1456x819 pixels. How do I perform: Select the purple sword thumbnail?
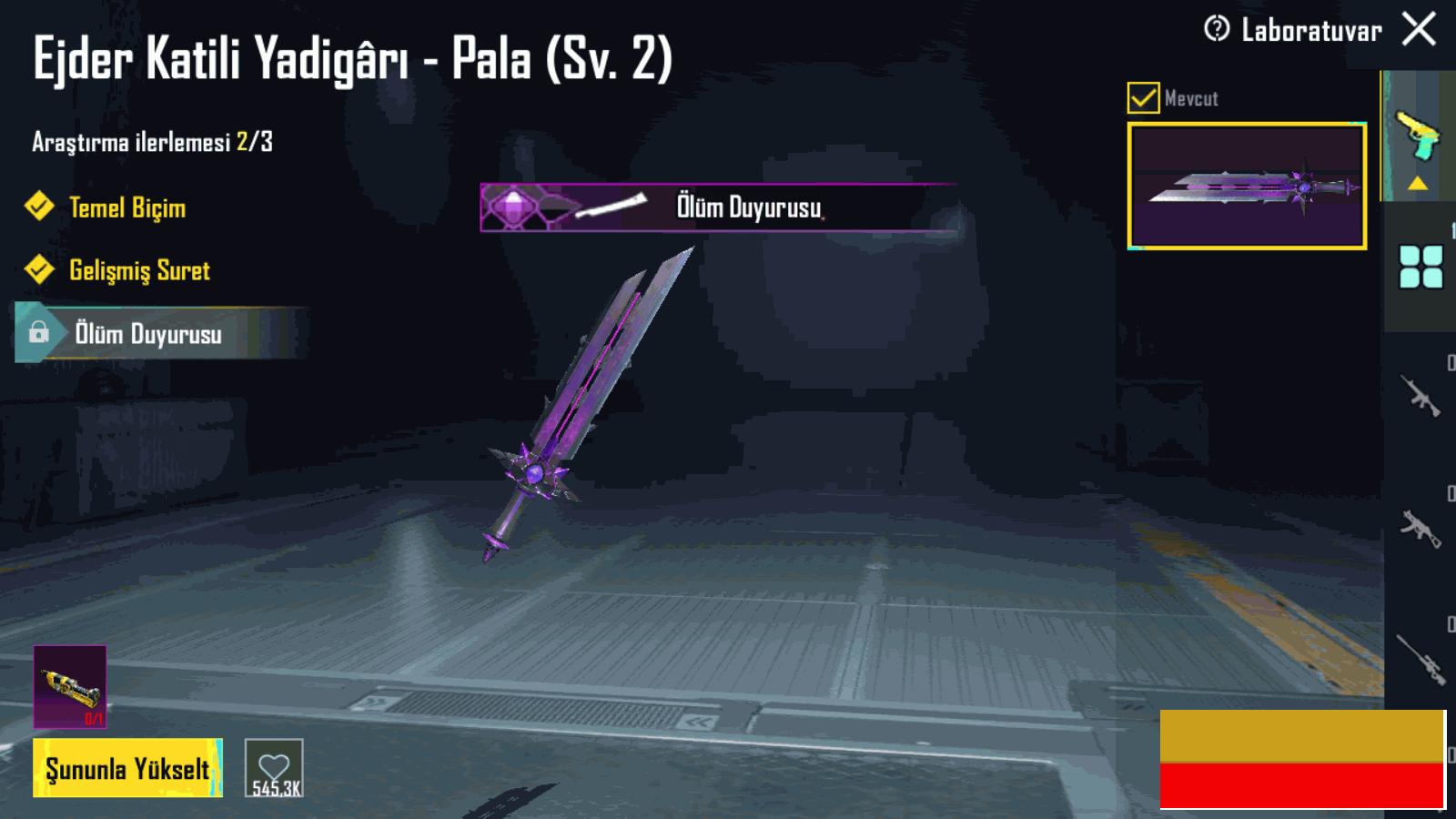point(1247,186)
